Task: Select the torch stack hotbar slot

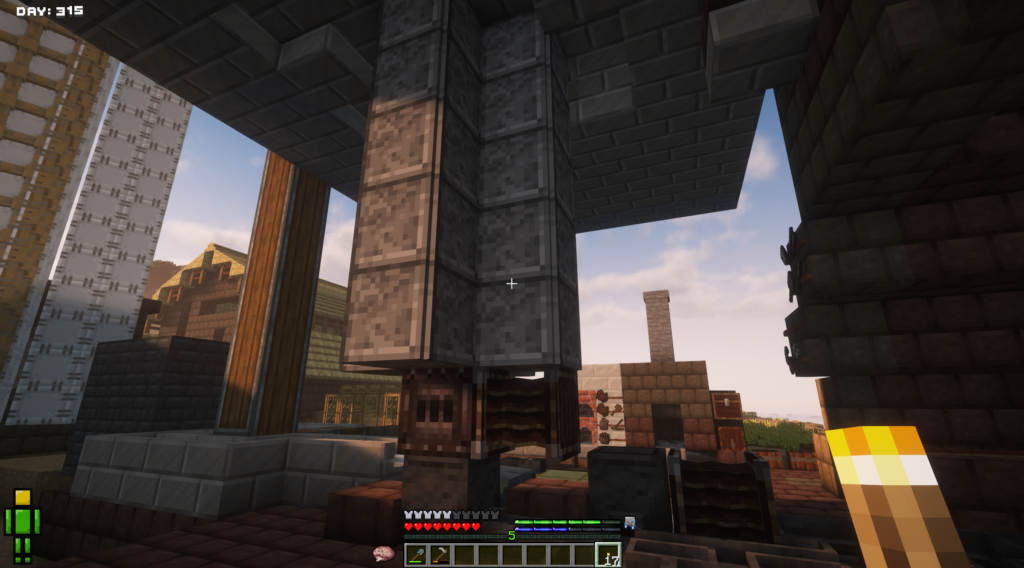Action: (607, 555)
